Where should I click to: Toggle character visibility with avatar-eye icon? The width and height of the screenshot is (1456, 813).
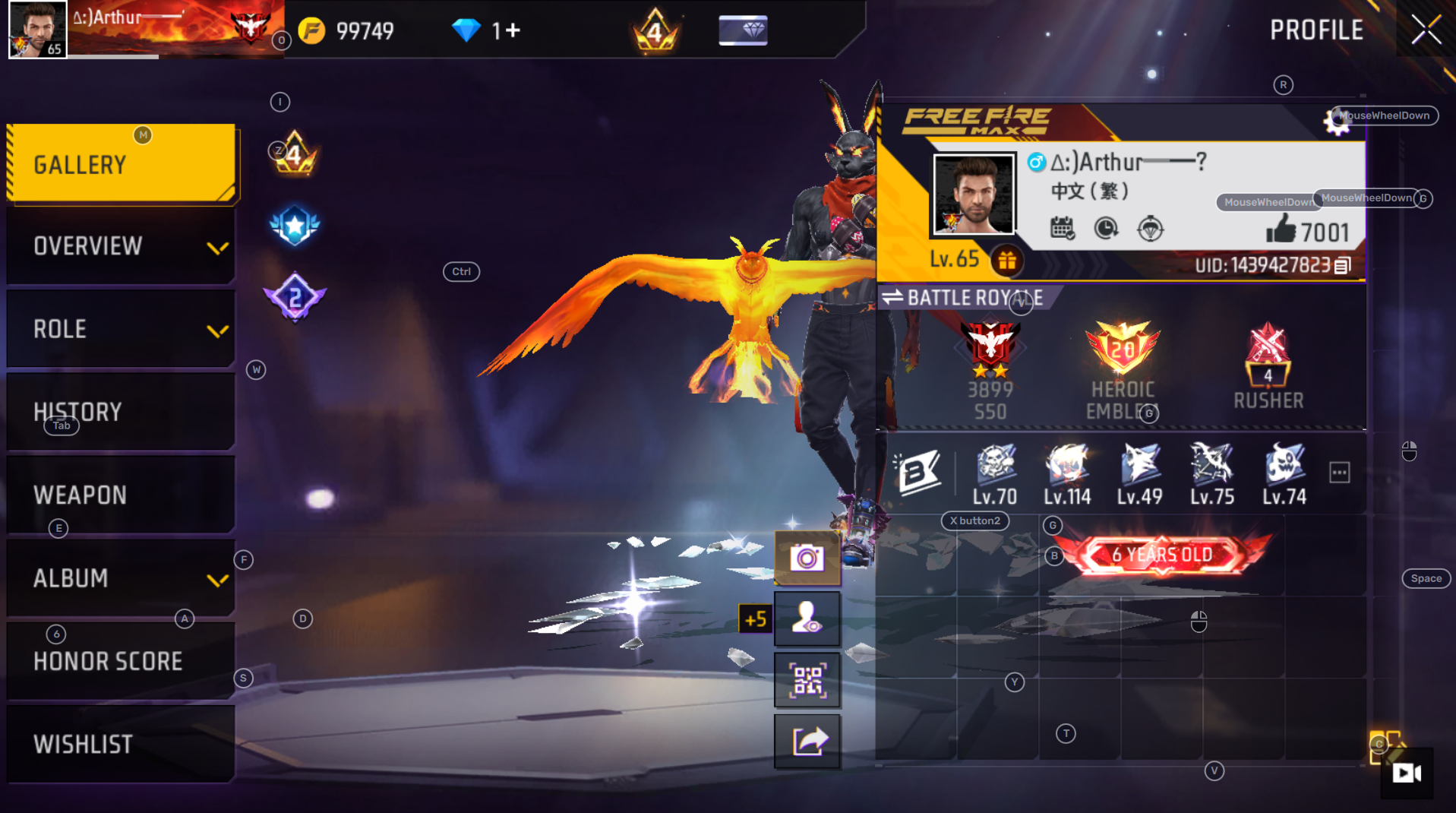pos(807,618)
